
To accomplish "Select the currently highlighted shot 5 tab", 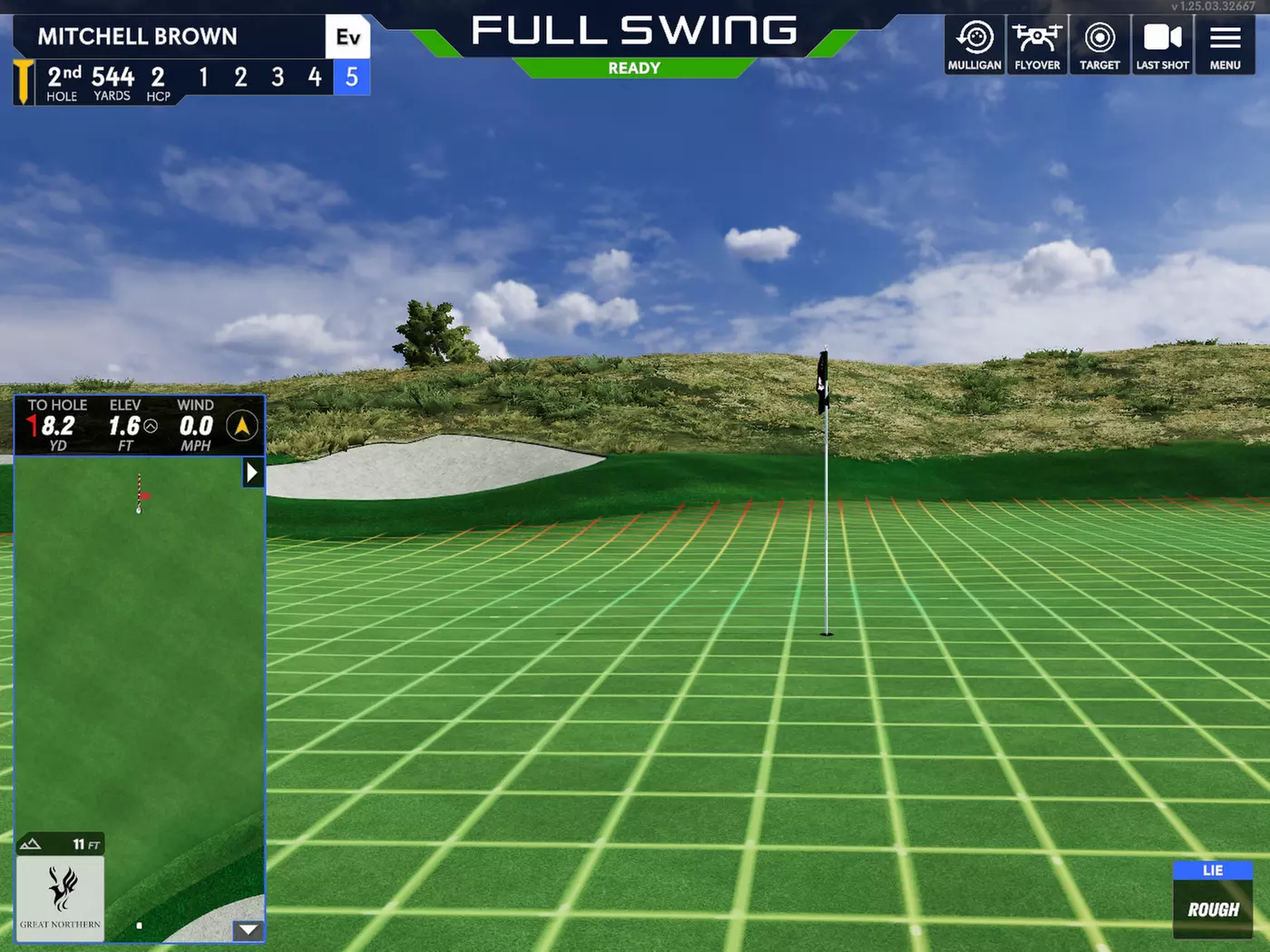I will [352, 78].
